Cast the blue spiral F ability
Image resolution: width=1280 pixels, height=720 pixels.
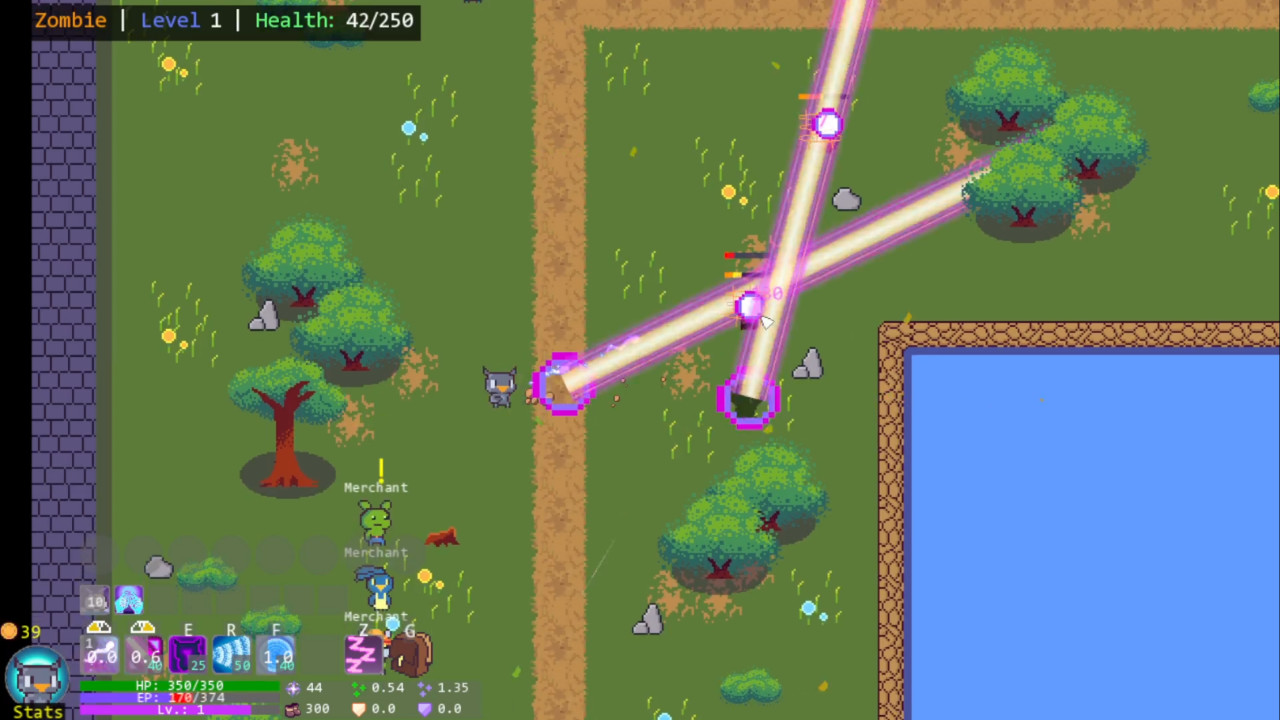coord(275,653)
